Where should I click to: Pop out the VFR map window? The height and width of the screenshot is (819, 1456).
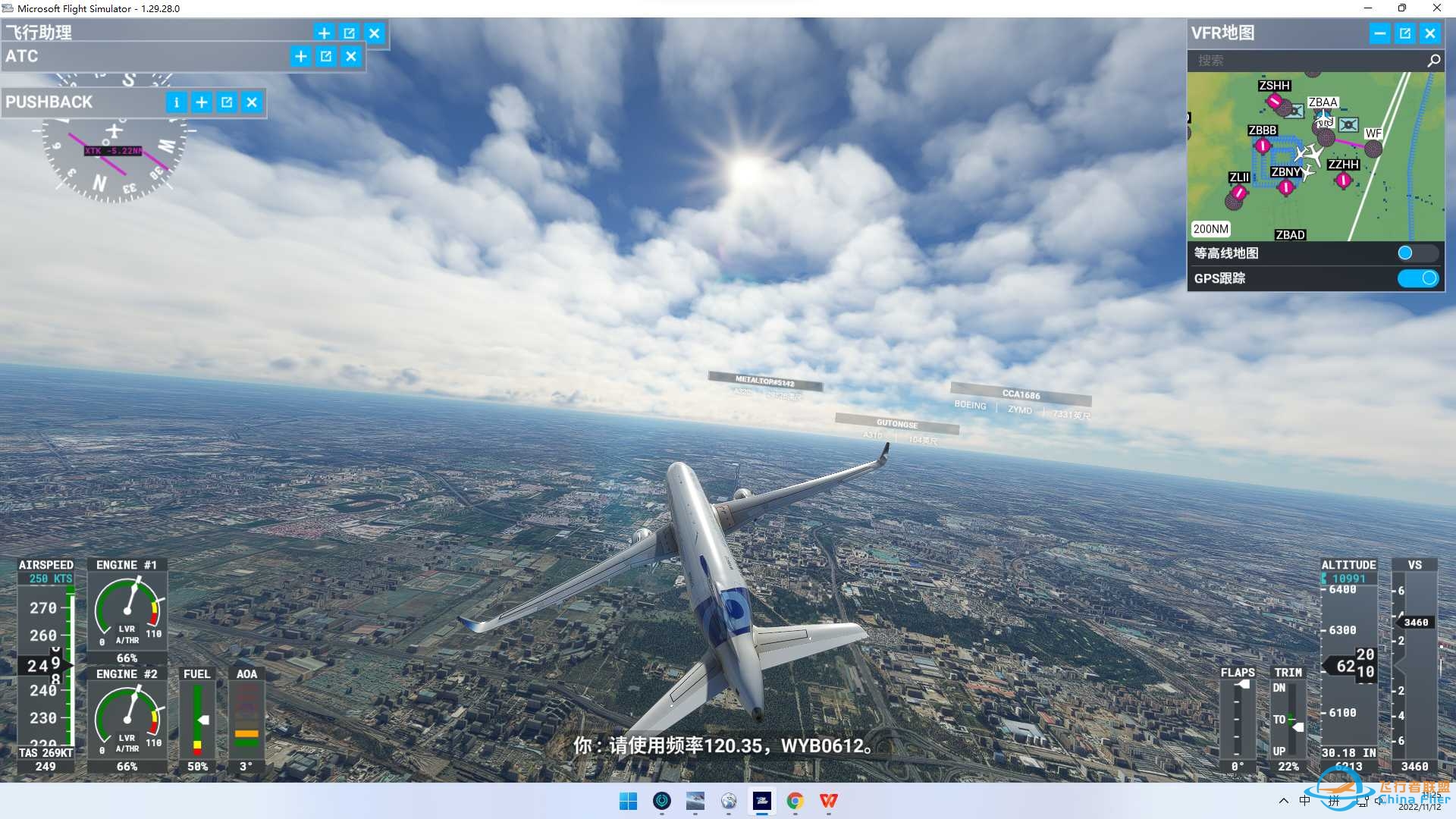pos(1405,33)
